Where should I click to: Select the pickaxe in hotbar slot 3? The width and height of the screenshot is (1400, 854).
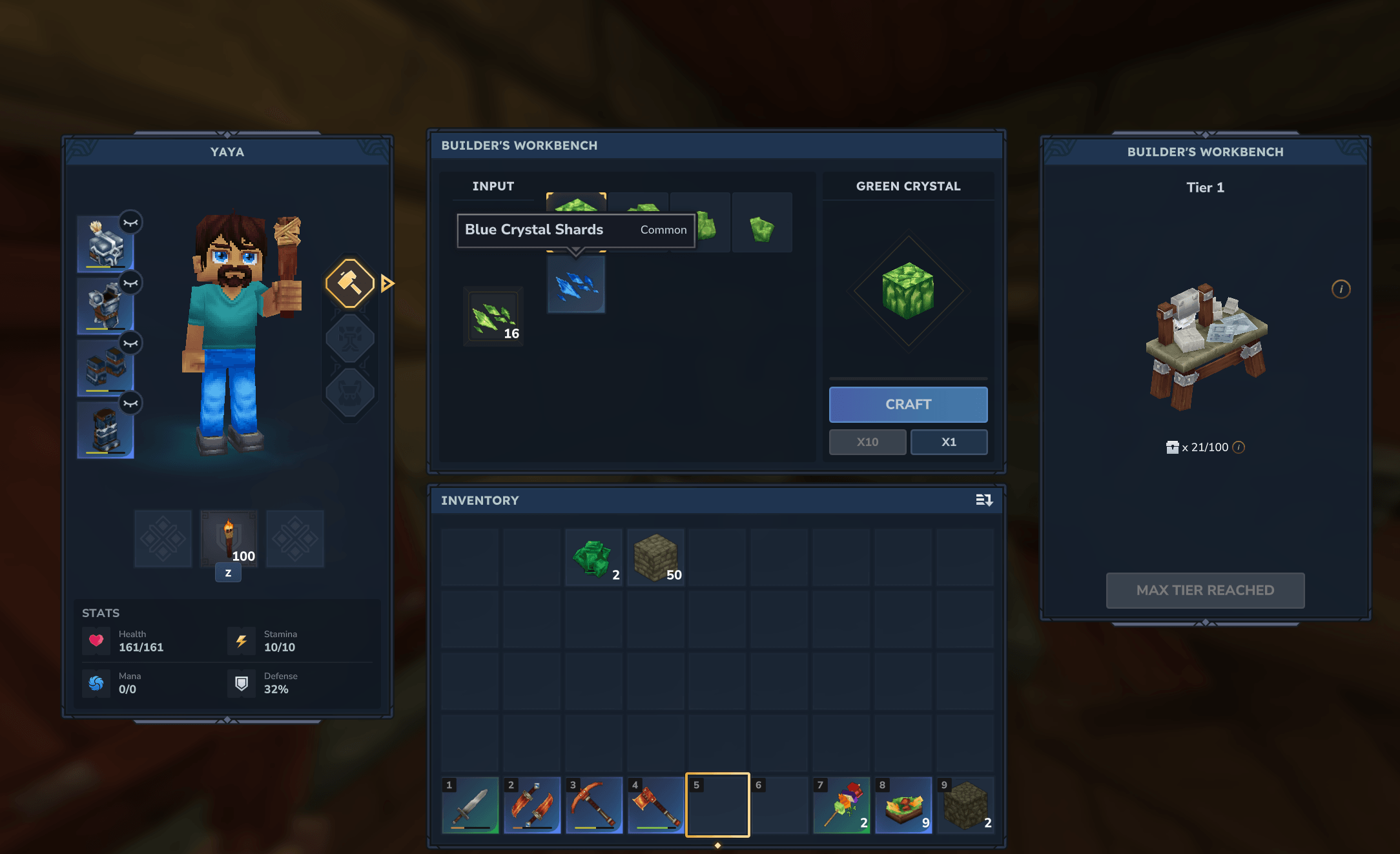coord(594,806)
